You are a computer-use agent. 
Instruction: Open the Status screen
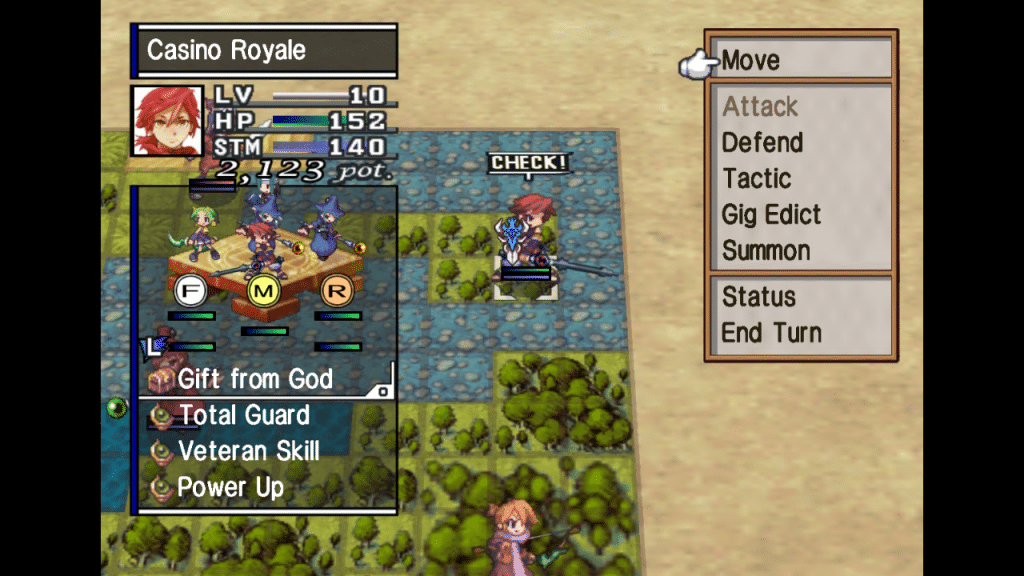(x=759, y=297)
